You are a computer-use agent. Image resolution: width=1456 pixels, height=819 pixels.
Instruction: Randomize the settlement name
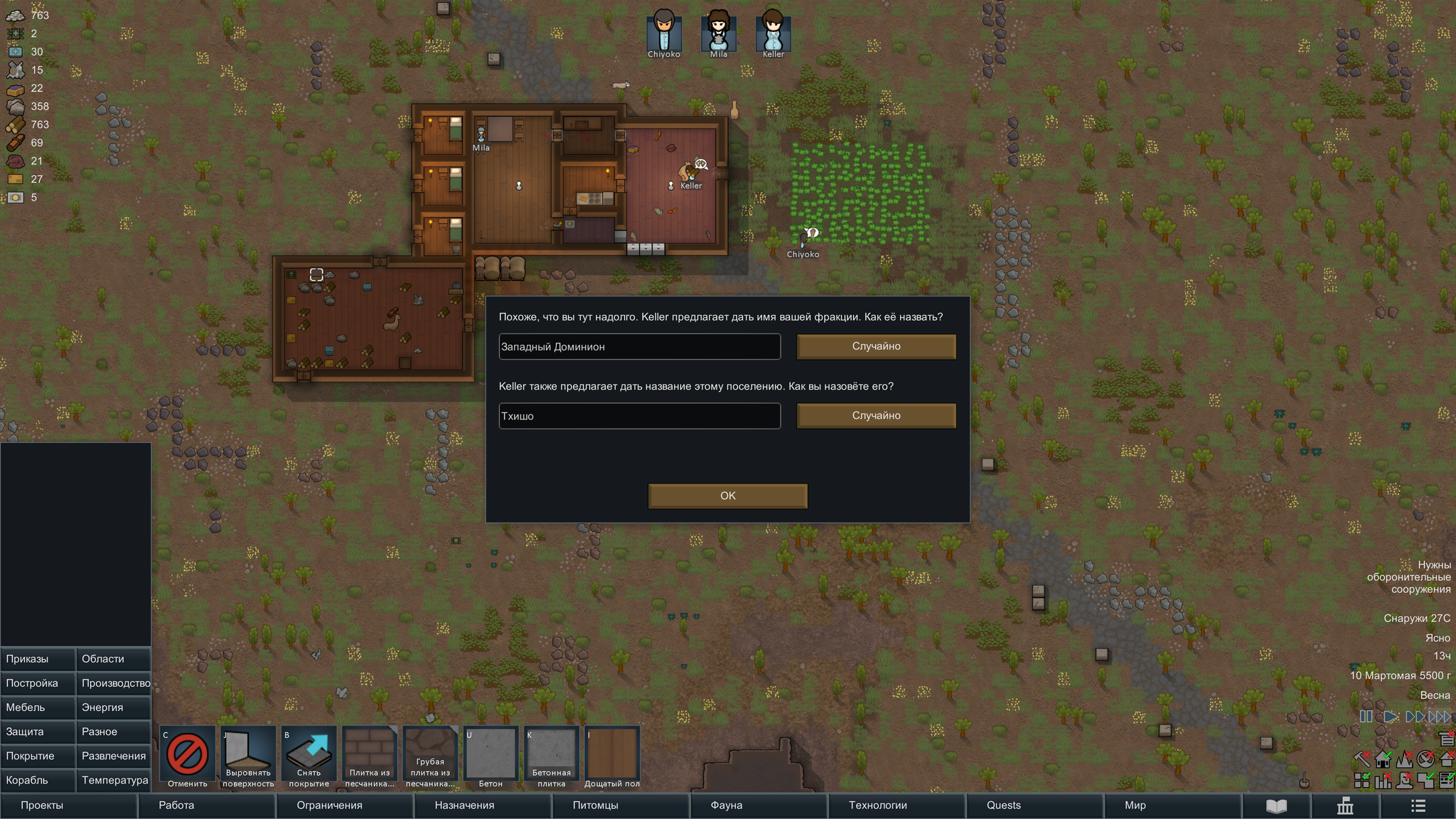pyautogui.click(x=876, y=416)
